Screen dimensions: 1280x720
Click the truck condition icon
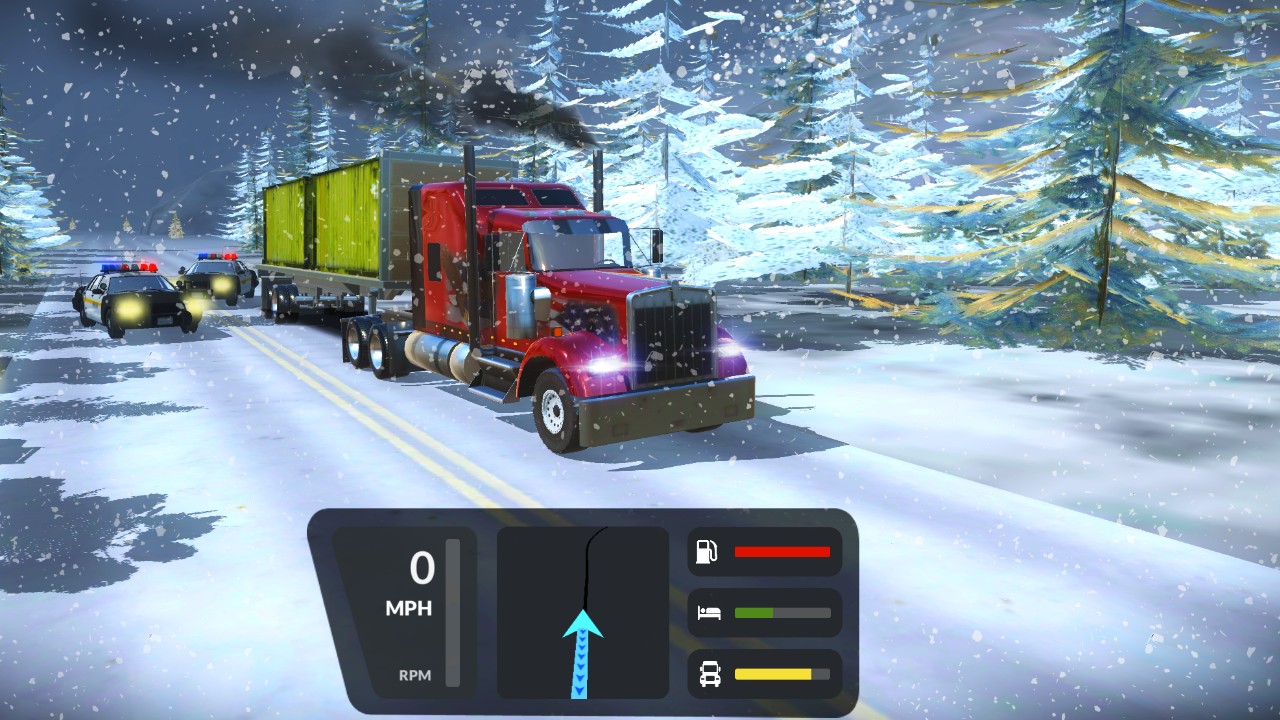click(708, 675)
